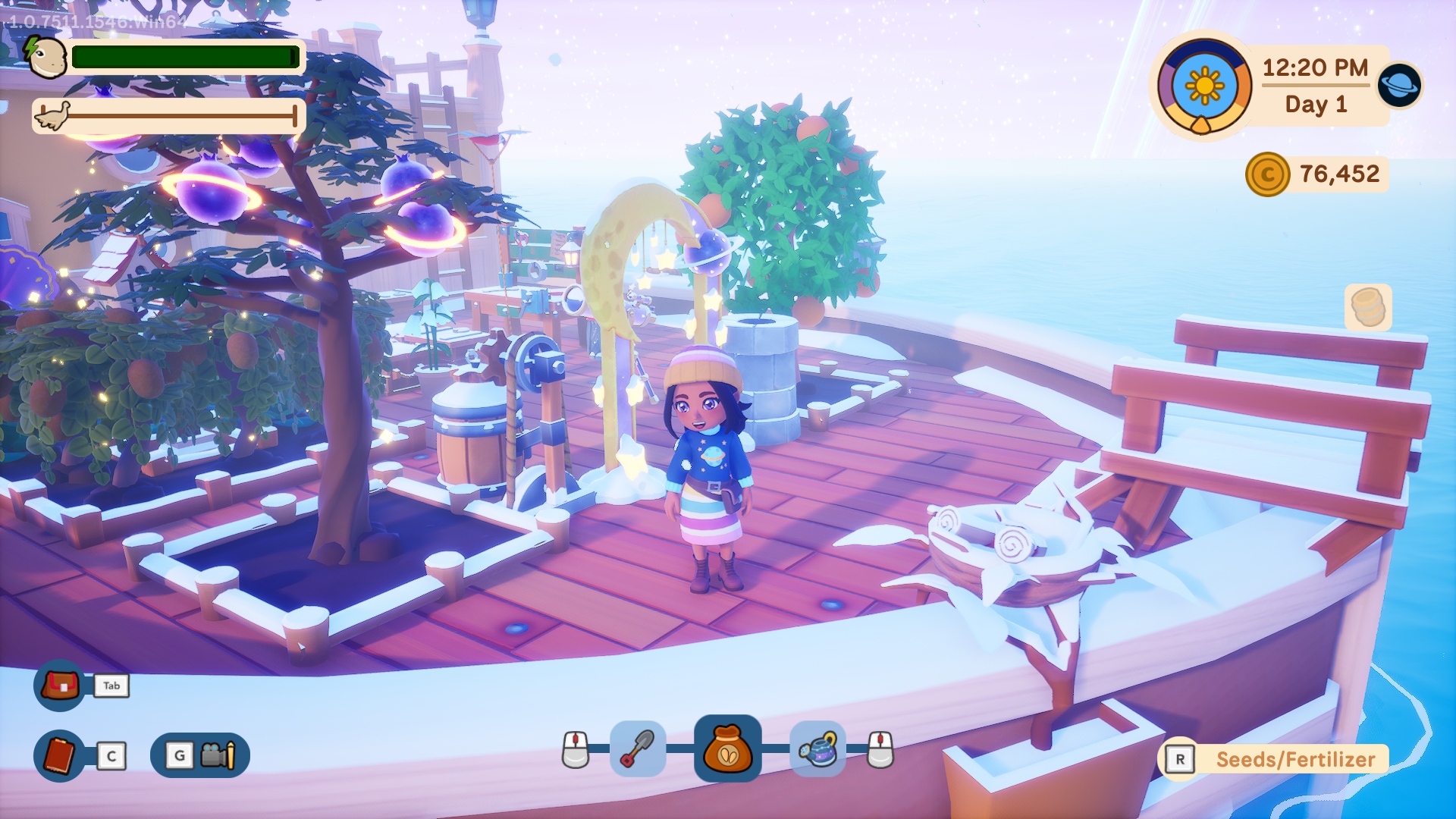1456x819 pixels.
Task: Open the planet icon beside the clock
Action: pos(1399,85)
